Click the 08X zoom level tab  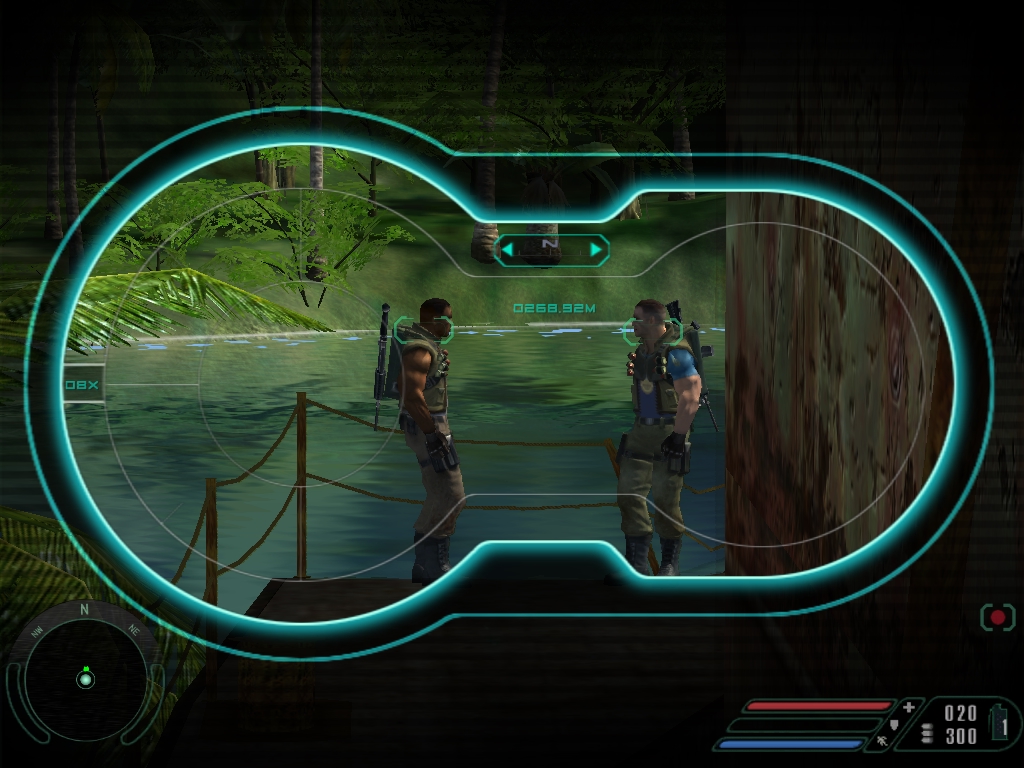tap(83, 384)
